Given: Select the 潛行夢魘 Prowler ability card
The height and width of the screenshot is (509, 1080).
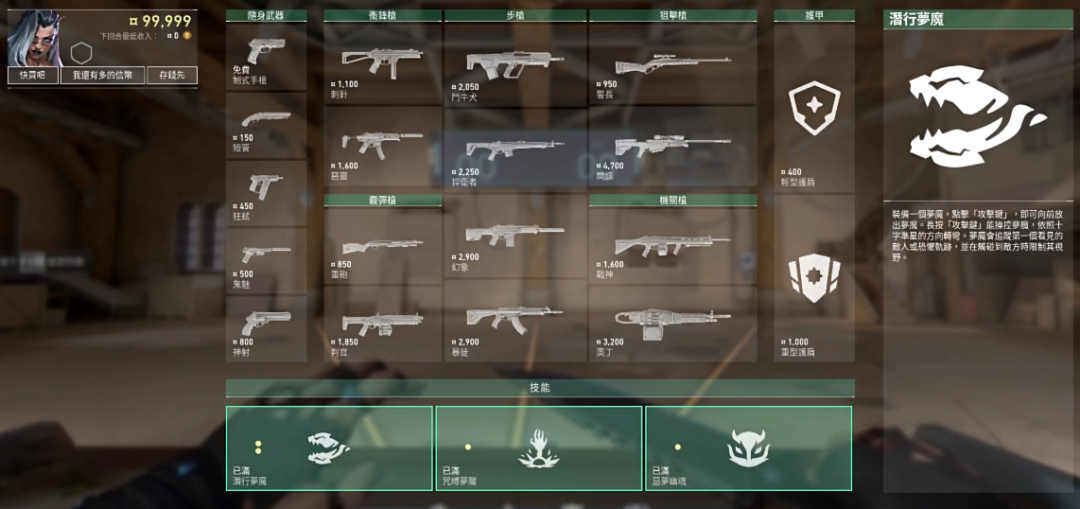Looking at the screenshot, I should coord(329,448).
